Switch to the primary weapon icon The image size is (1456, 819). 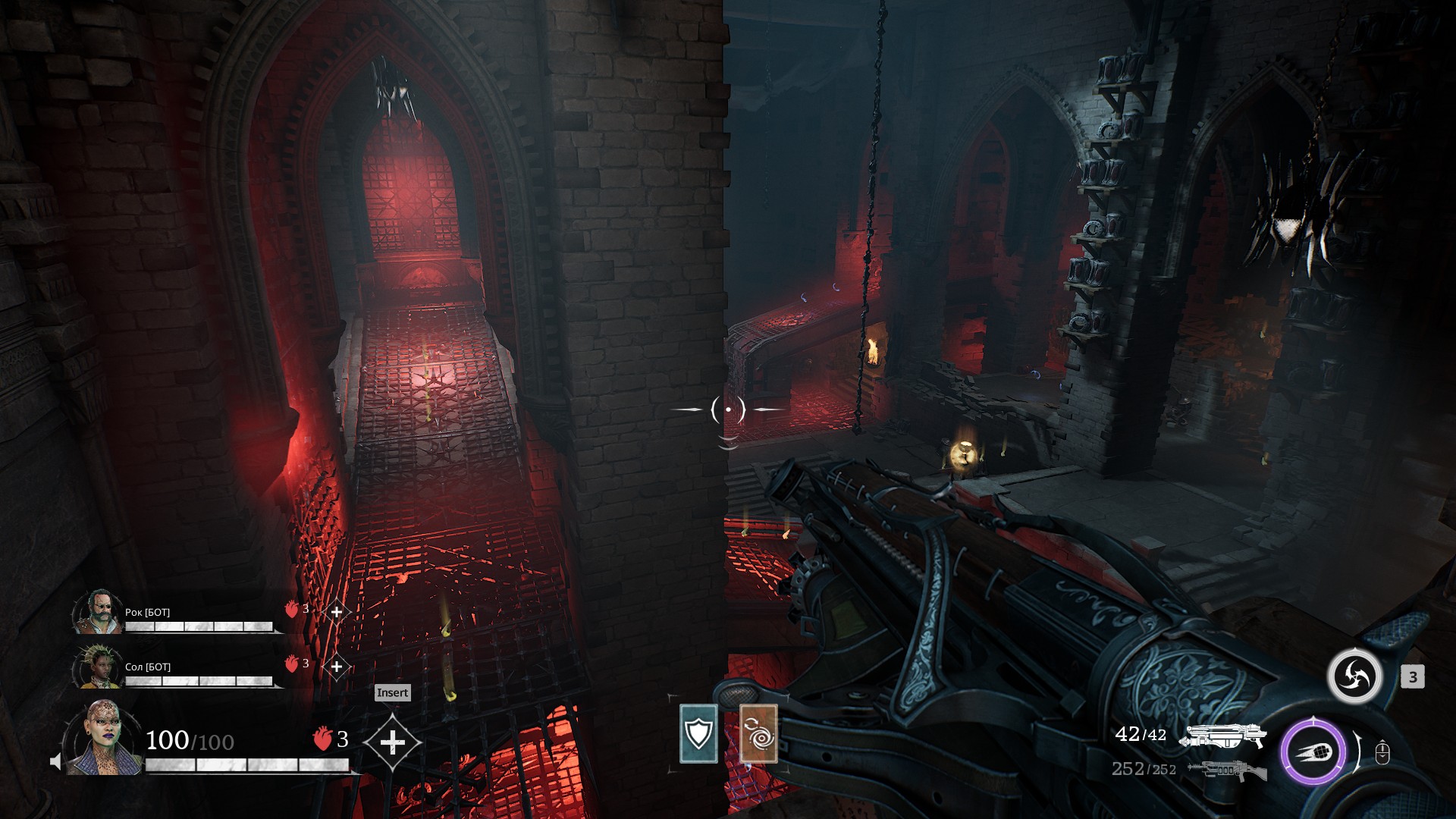(1223, 736)
